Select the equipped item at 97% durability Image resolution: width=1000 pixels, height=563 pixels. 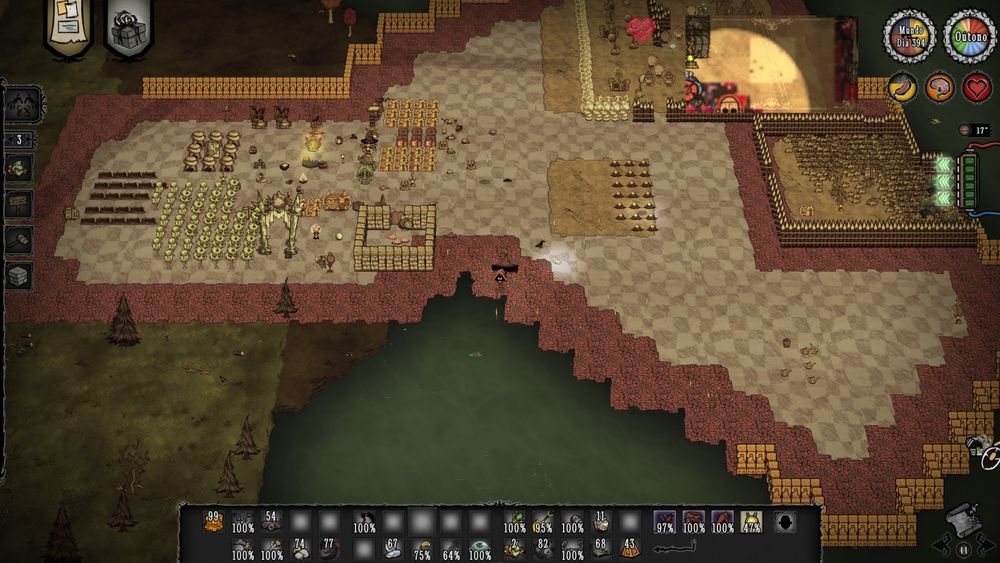coord(664,521)
